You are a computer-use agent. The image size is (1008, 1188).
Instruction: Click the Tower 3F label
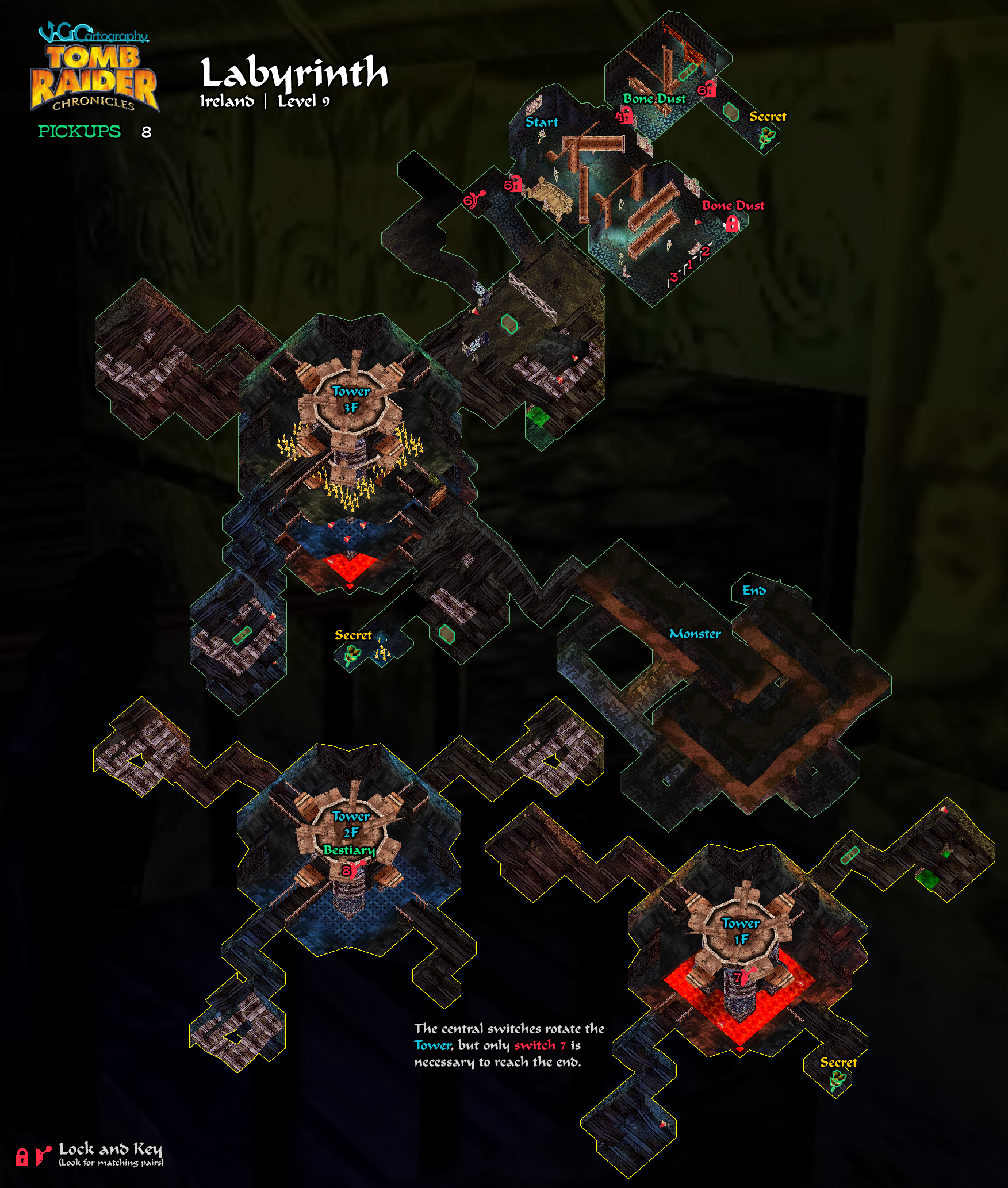(351, 399)
